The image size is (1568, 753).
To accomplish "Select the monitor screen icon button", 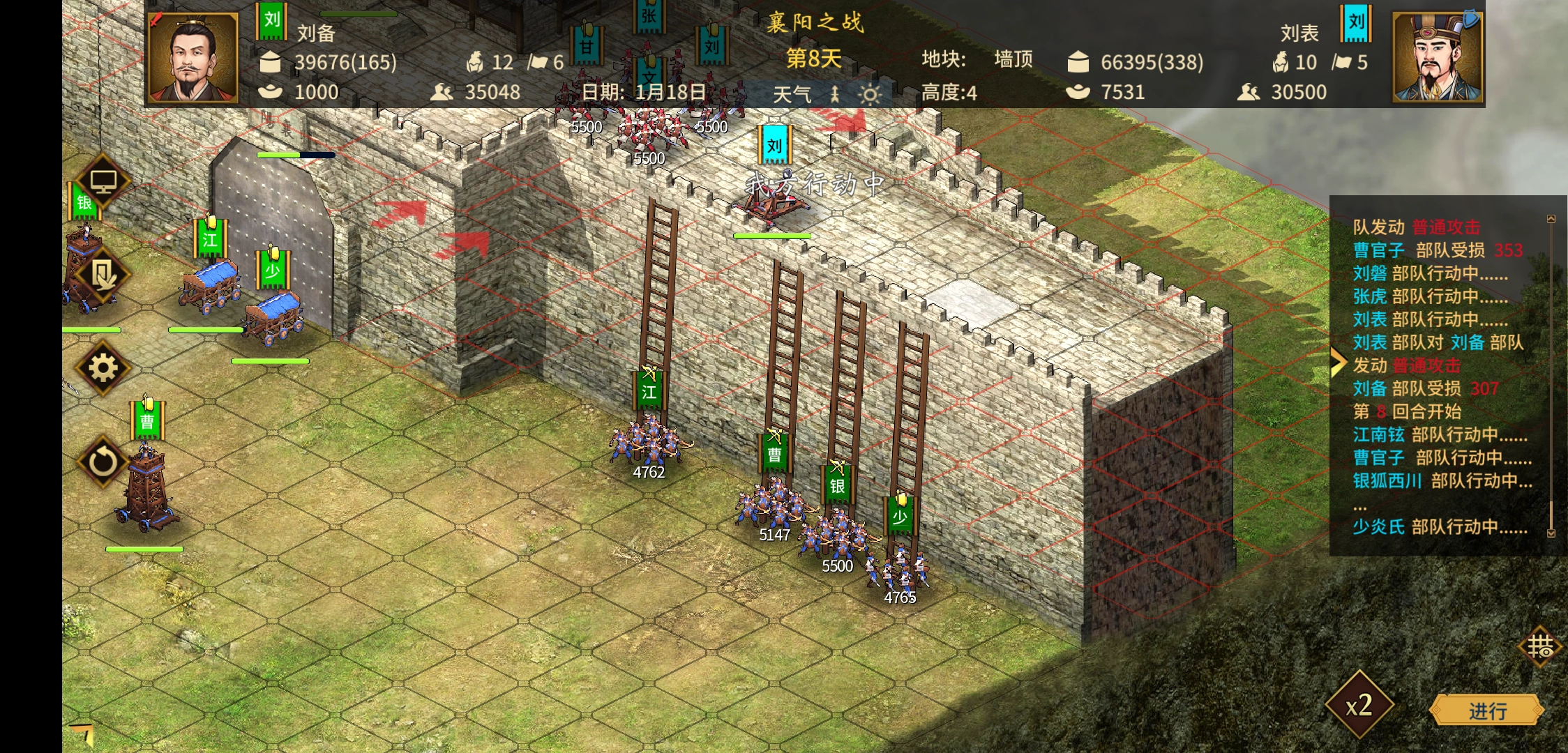I will tap(103, 181).
